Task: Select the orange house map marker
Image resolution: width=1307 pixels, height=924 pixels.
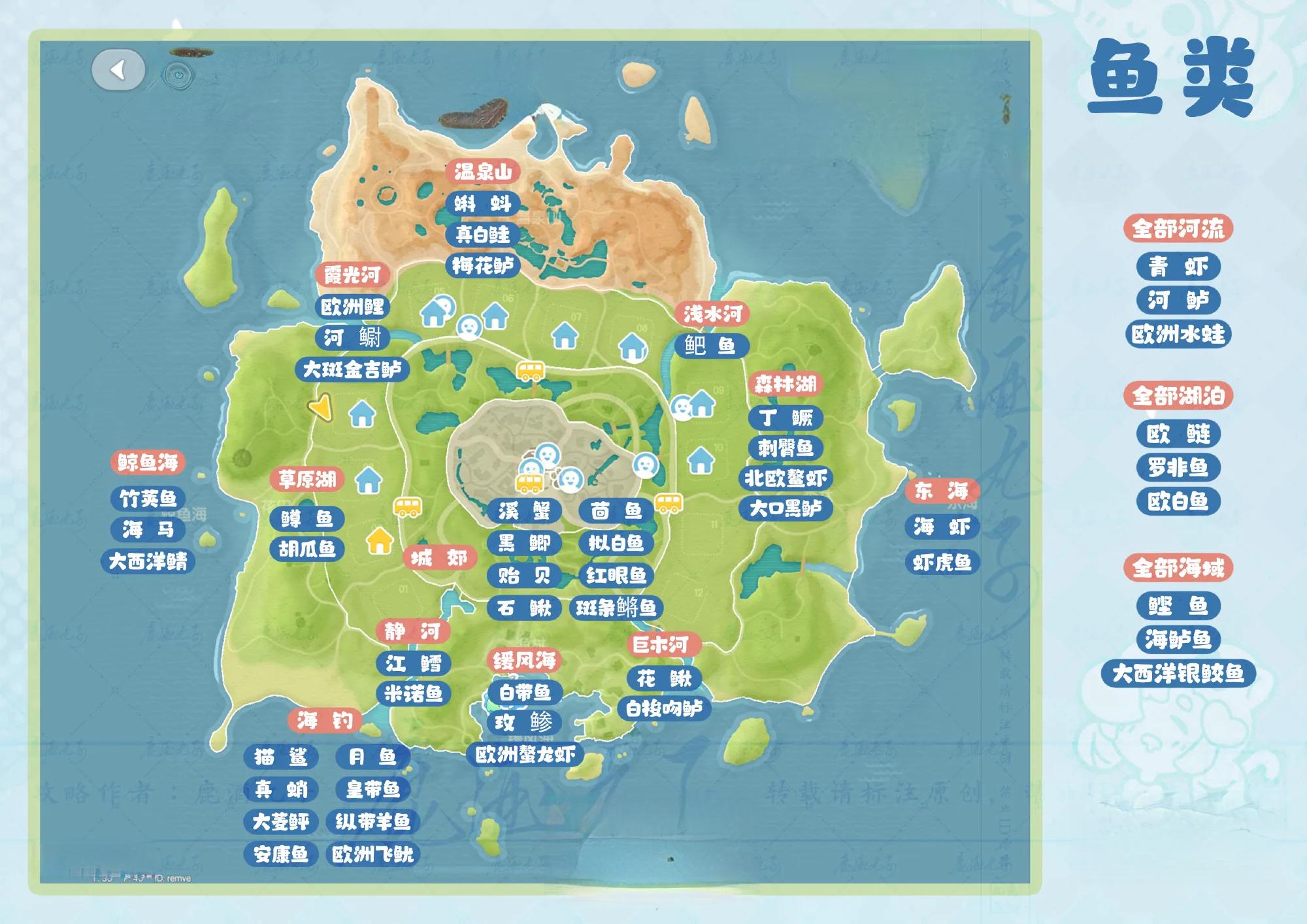Action: click(x=379, y=541)
